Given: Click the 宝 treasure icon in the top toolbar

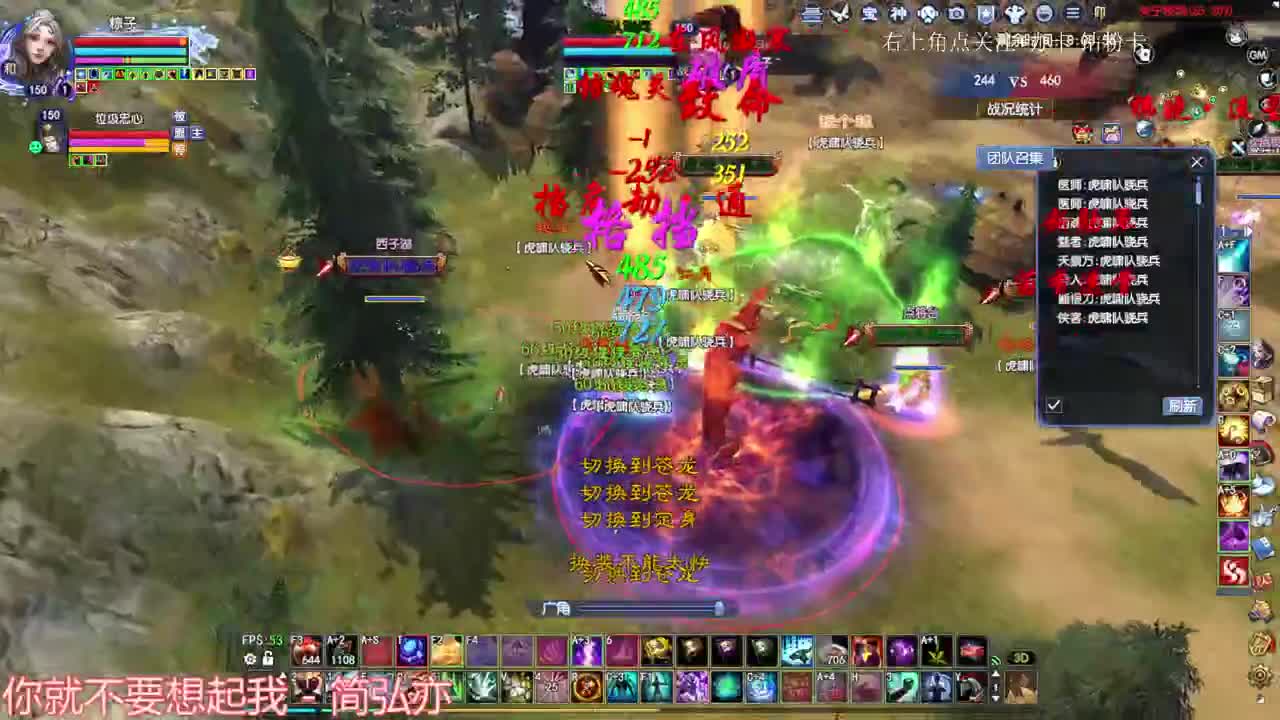Looking at the screenshot, I should tap(870, 15).
